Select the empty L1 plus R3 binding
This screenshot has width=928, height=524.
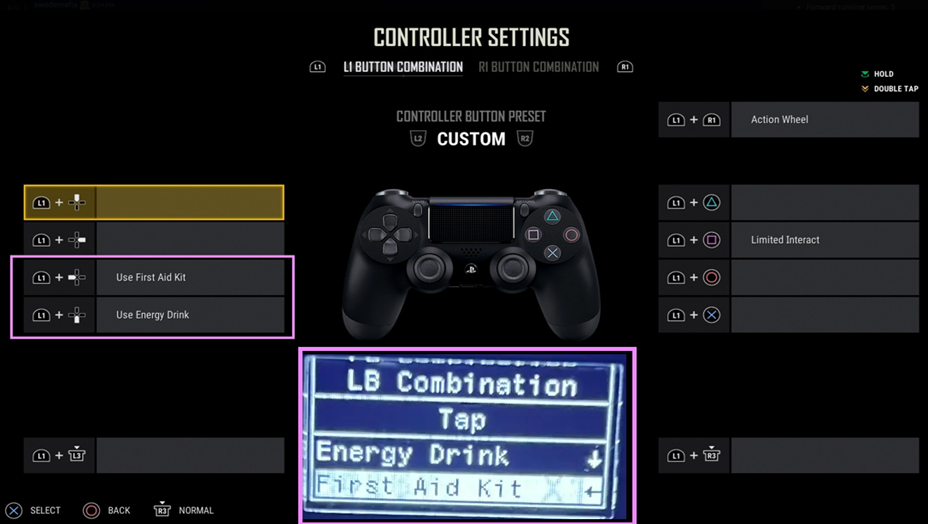(x=824, y=456)
